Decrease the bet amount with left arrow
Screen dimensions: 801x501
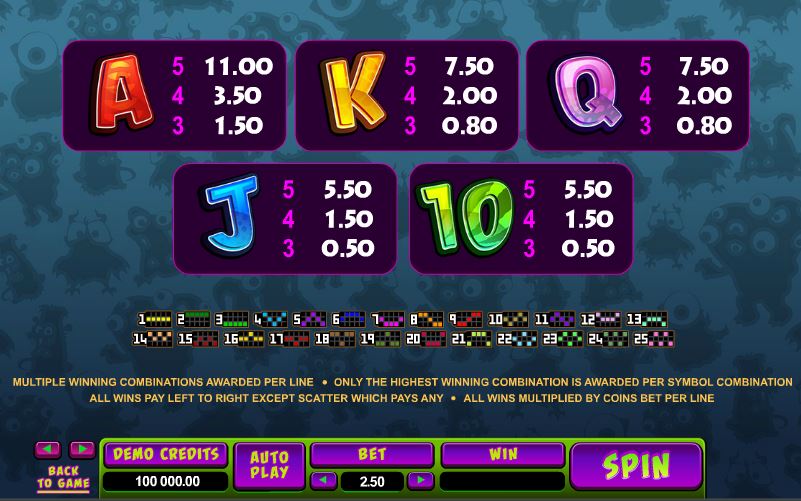[x=322, y=481]
